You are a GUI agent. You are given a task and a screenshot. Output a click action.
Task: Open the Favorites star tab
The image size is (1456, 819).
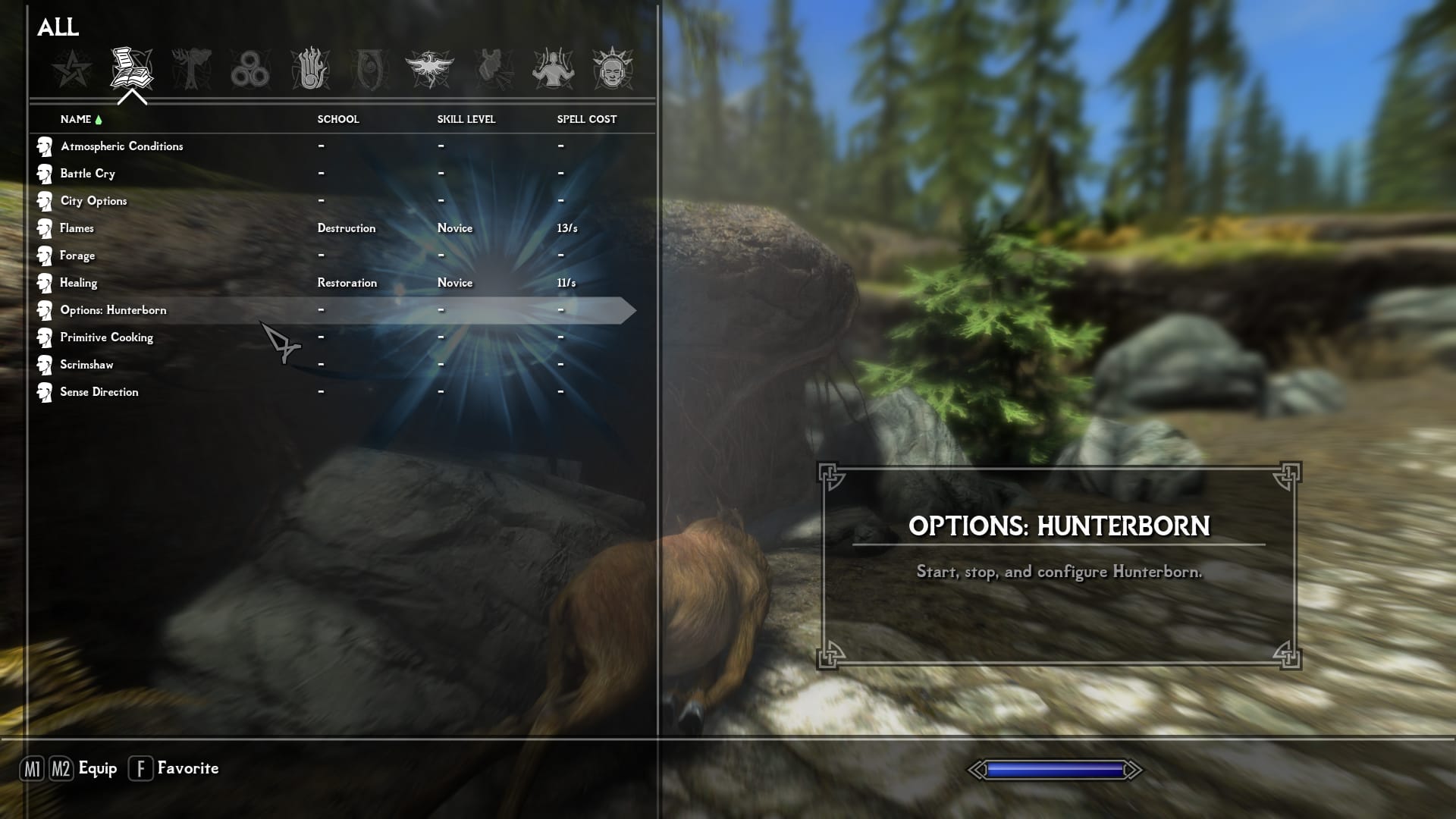click(72, 69)
